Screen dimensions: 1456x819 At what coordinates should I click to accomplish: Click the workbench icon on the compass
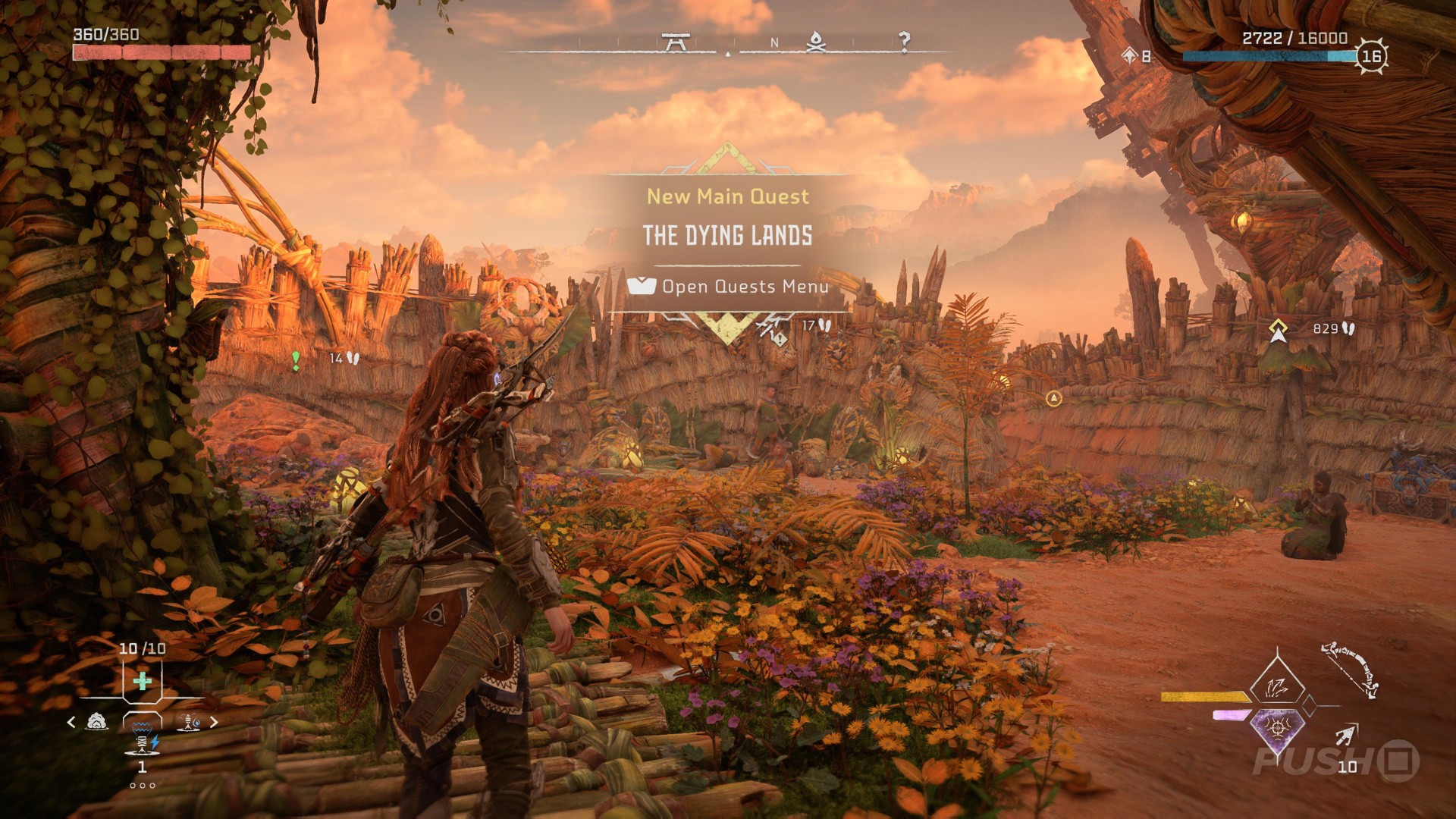coord(674,42)
